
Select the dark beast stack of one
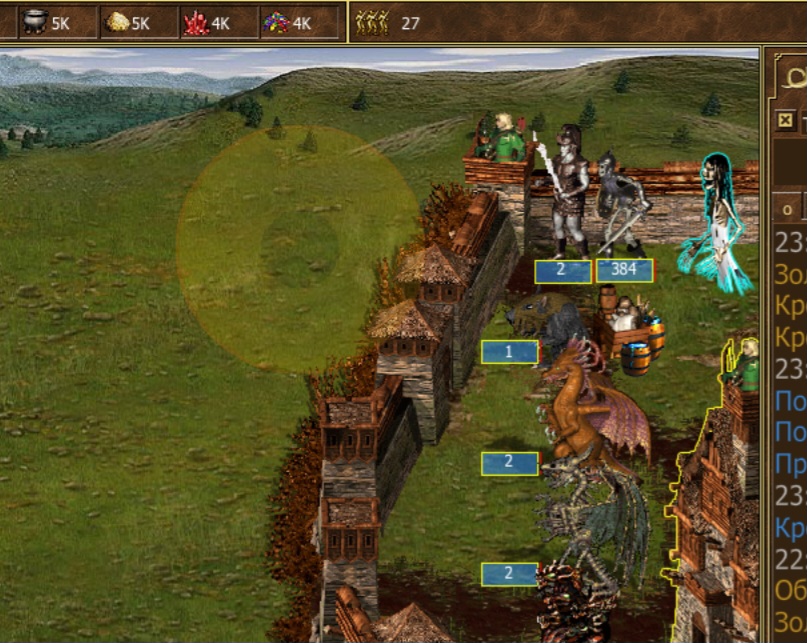coord(548,322)
